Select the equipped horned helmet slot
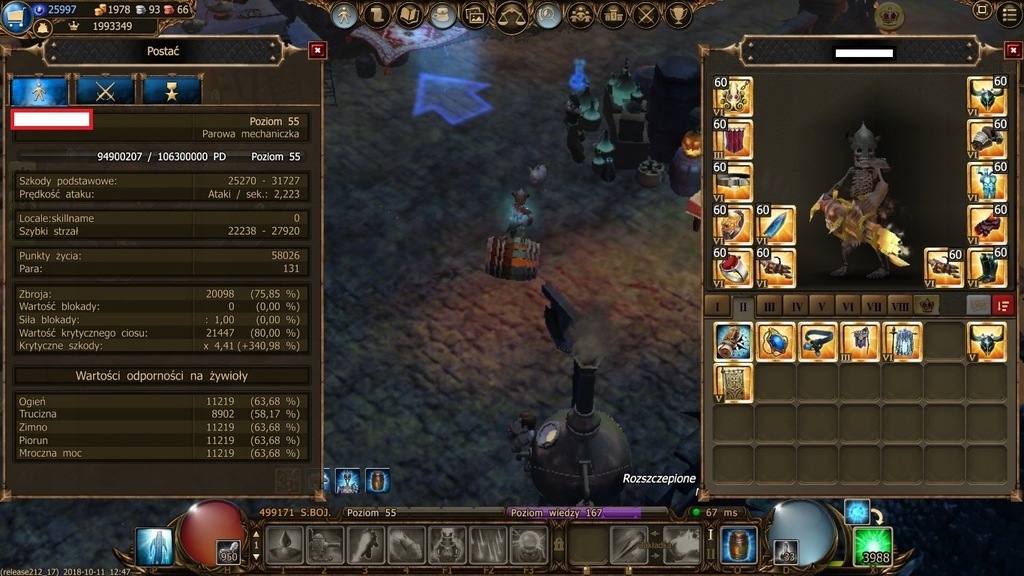The width and height of the screenshot is (1024, 576). tap(987, 98)
